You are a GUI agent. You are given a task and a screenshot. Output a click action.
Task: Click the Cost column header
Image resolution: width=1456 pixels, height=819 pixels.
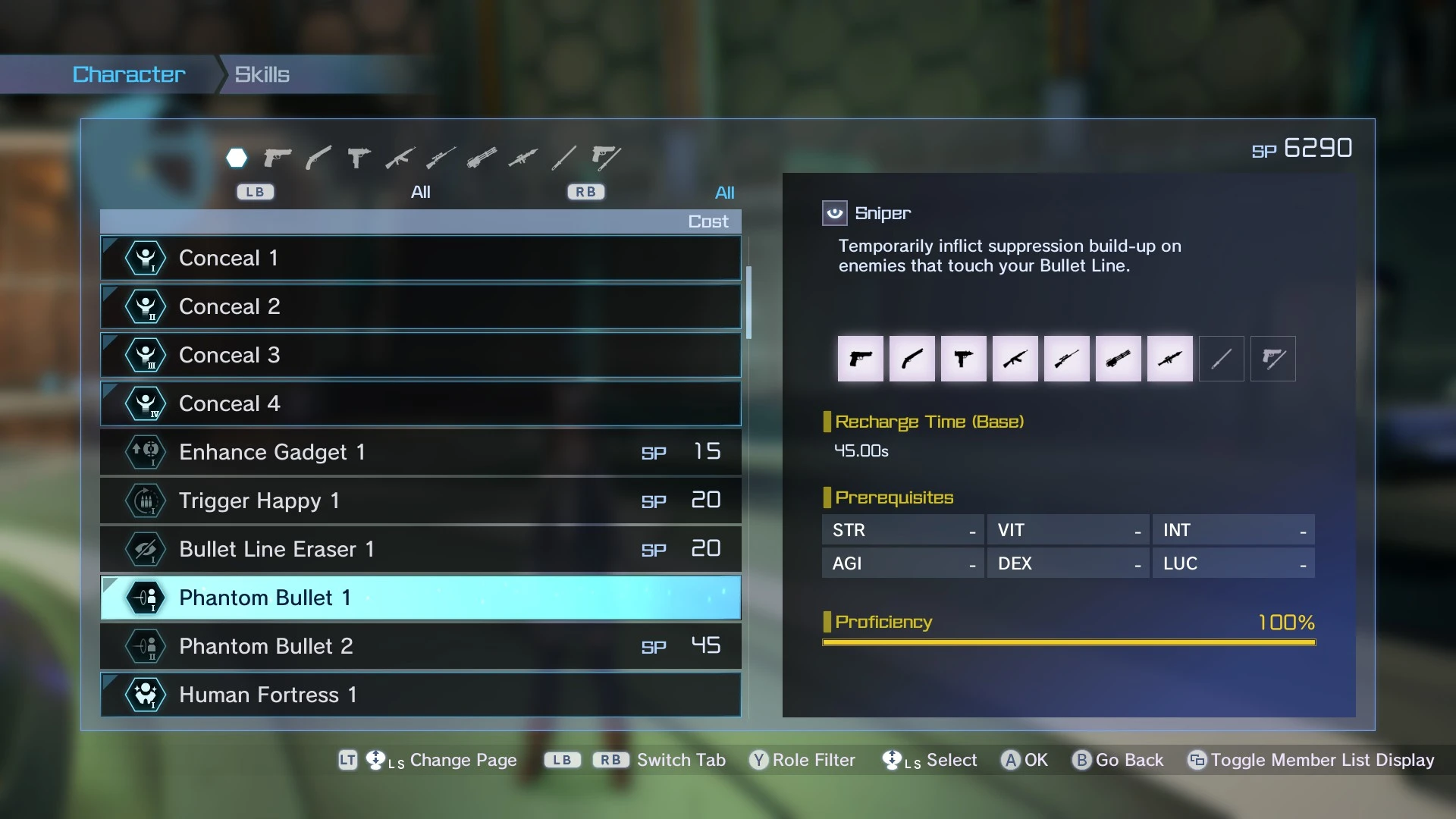click(708, 221)
